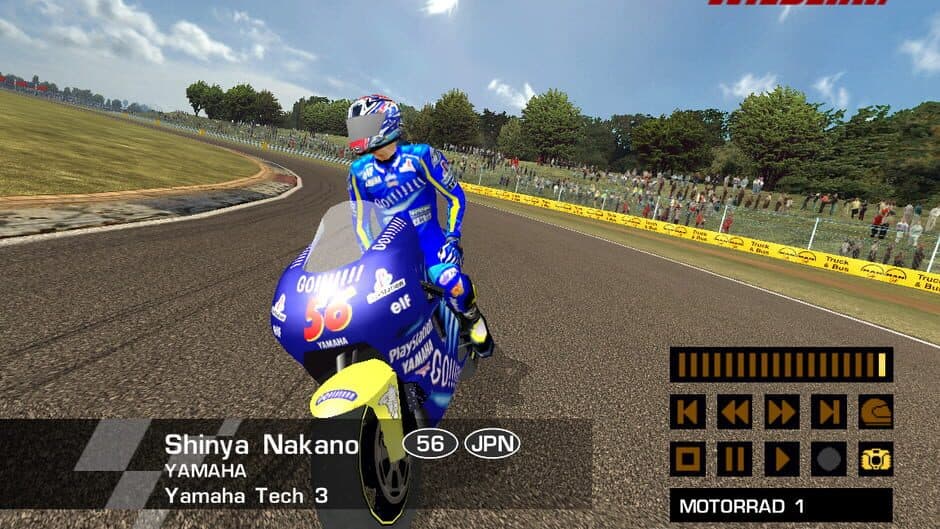Select the yellow camera view icon
This screenshot has width=940, height=529.
coord(875,459)
